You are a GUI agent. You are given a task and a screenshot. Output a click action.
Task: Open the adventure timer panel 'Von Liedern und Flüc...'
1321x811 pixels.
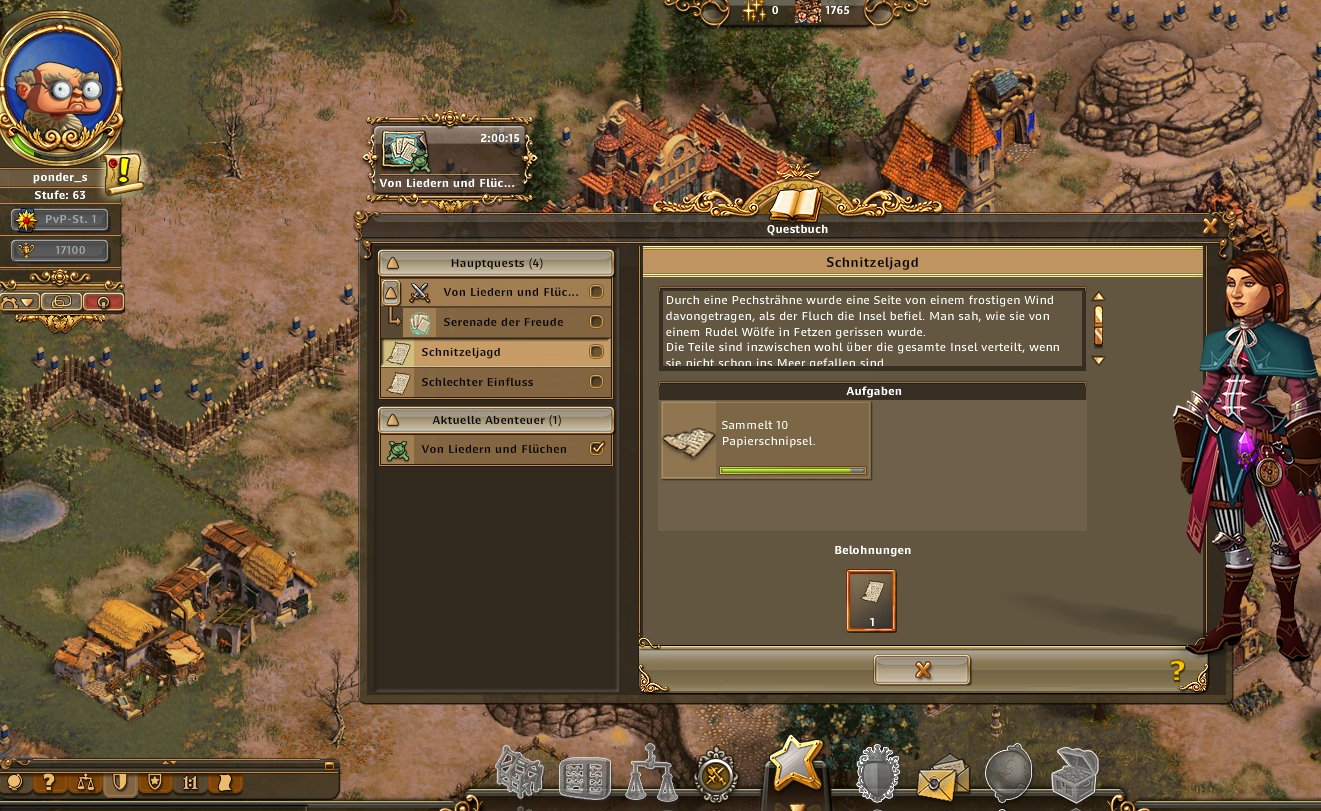pyautogui.click(x=448, y=160)
